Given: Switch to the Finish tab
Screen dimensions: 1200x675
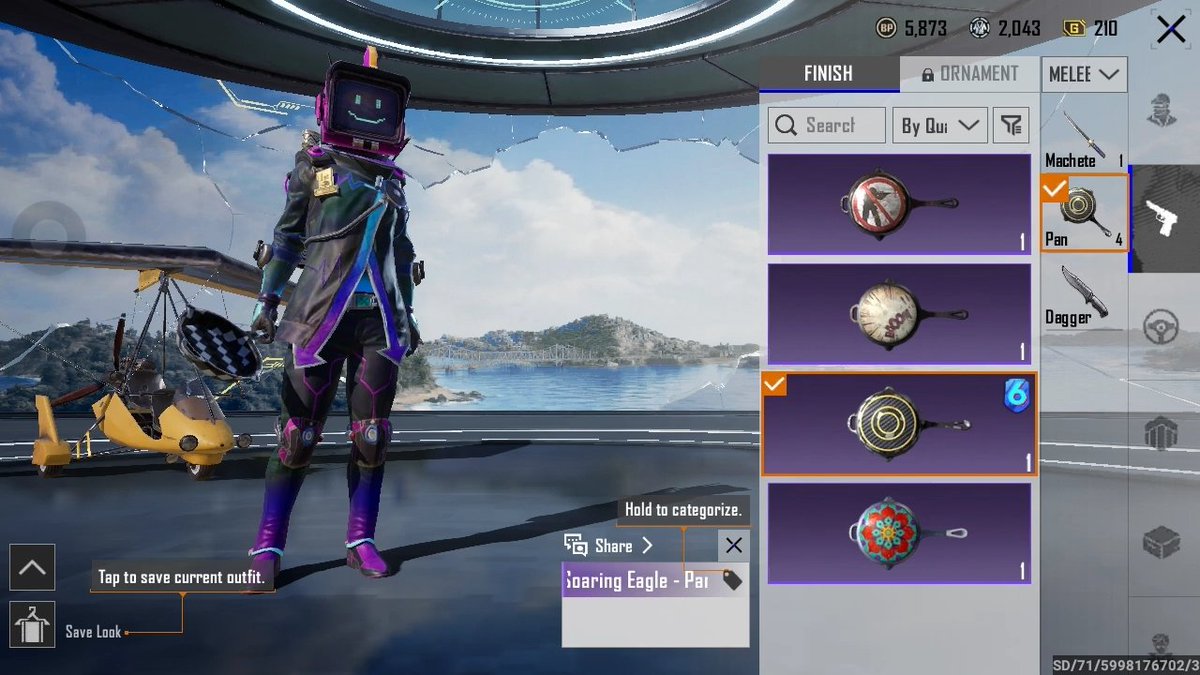Looking at the screenshot, I should (828, 74).
